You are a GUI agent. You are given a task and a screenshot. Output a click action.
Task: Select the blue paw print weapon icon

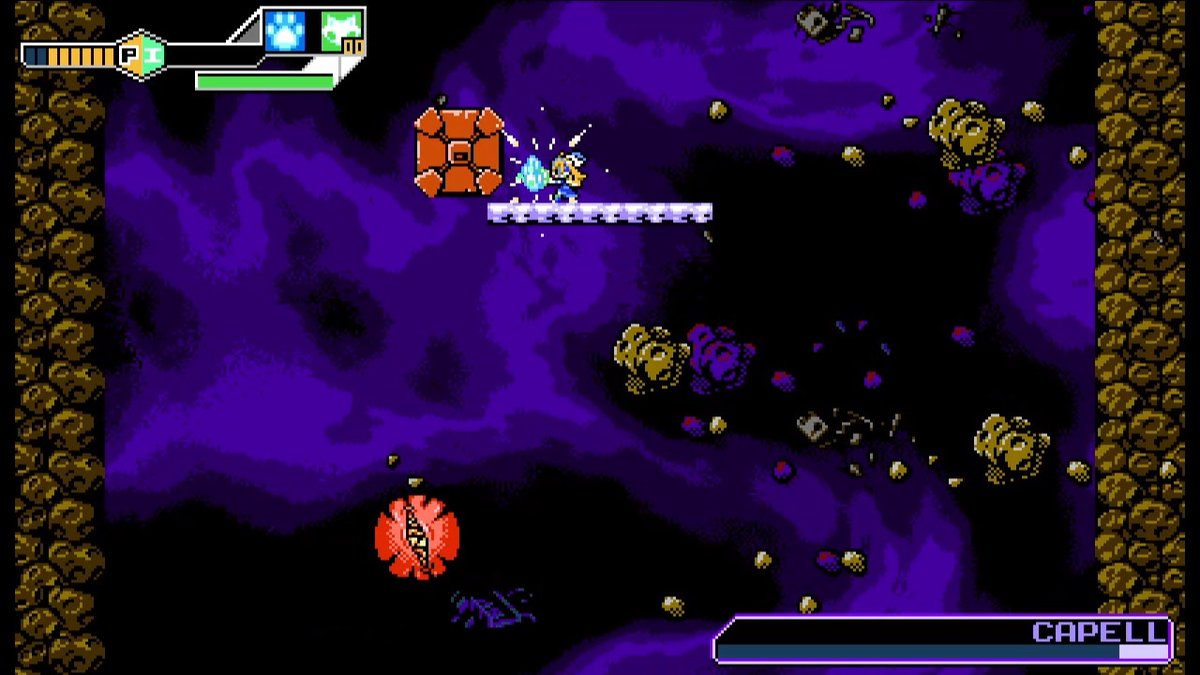[x=285, y=31]
